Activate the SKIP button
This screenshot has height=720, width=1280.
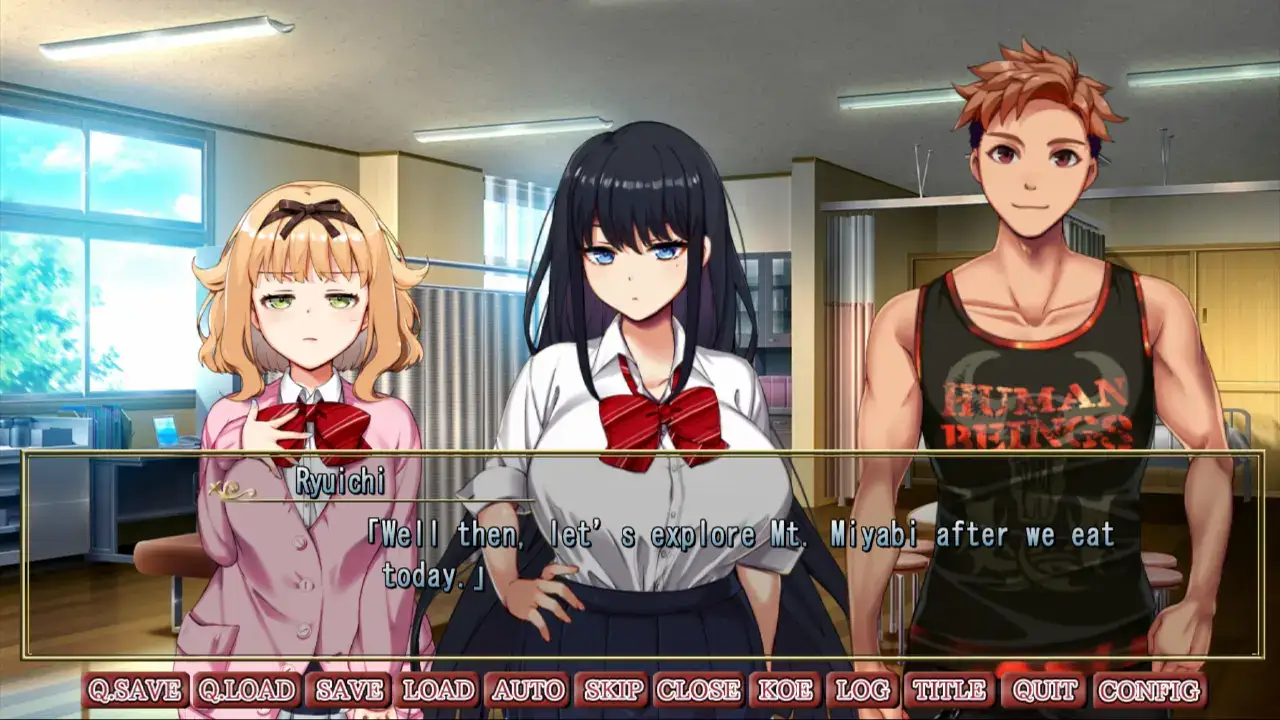point(614,690)
